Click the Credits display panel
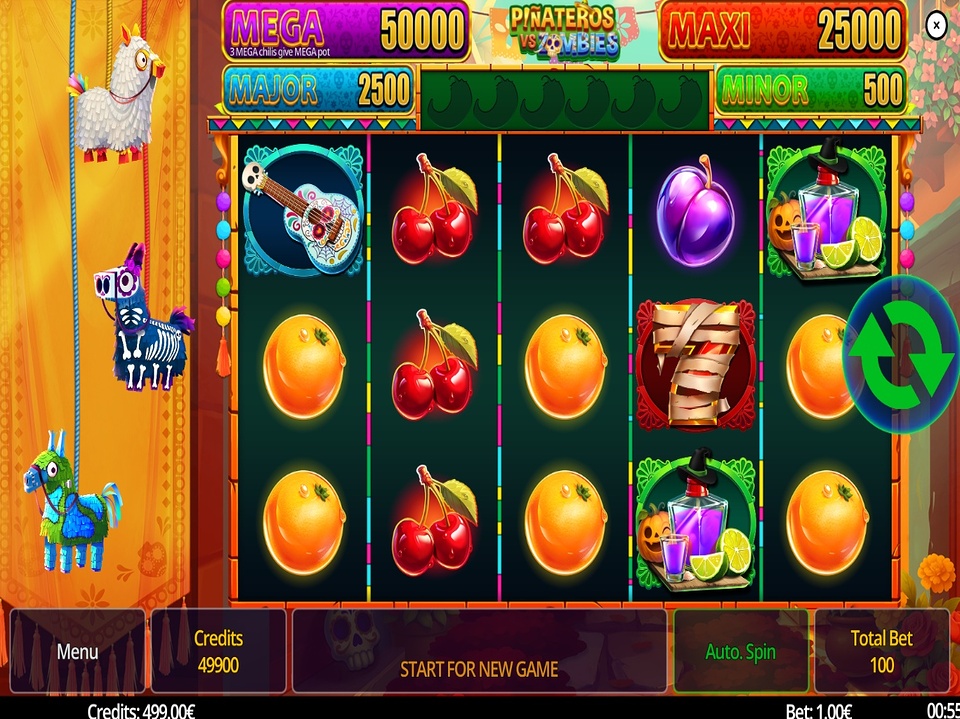This screenshot has width=960, height=719. 218,651
